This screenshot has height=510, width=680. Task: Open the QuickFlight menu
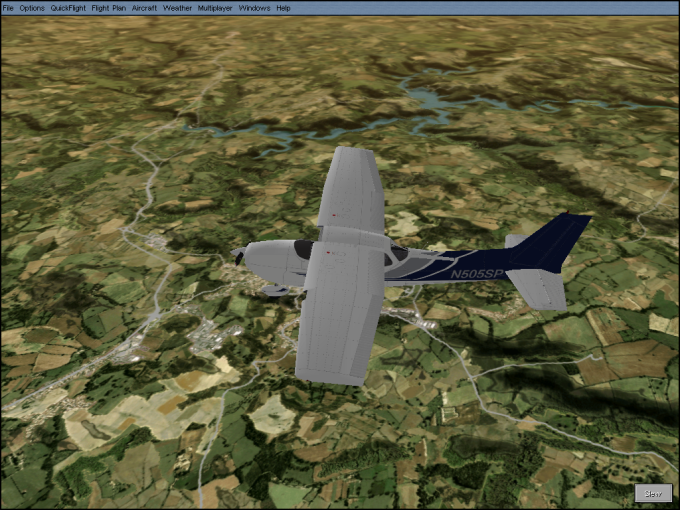[x=68, y=7]
